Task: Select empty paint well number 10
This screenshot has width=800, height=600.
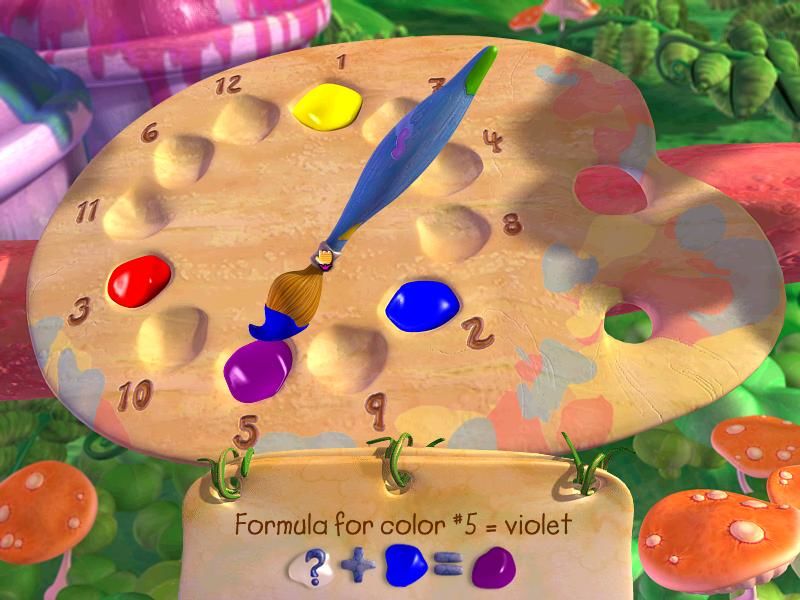Action: tap(171, 337)
